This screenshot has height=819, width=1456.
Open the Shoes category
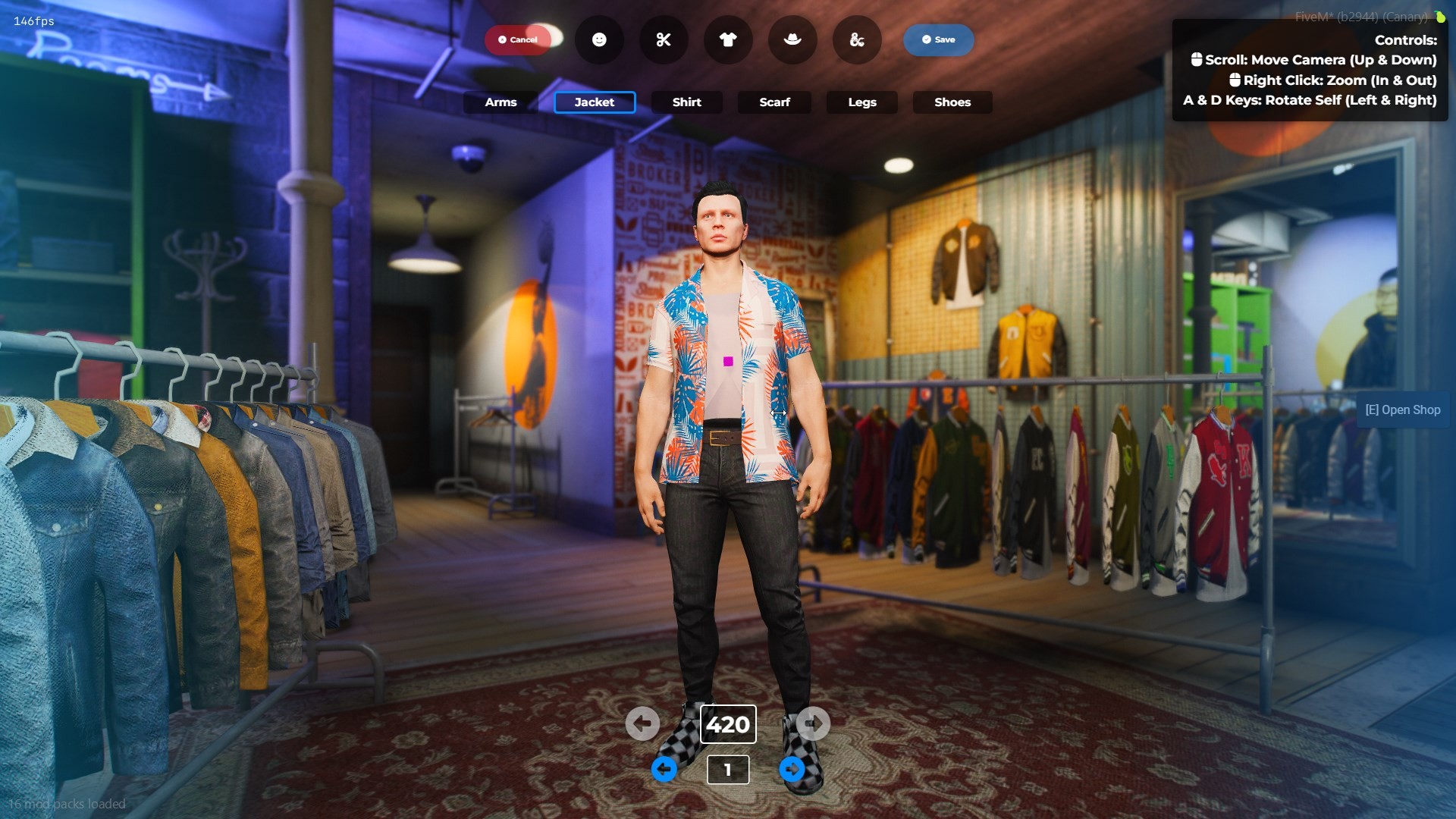[x=952, y=102]
